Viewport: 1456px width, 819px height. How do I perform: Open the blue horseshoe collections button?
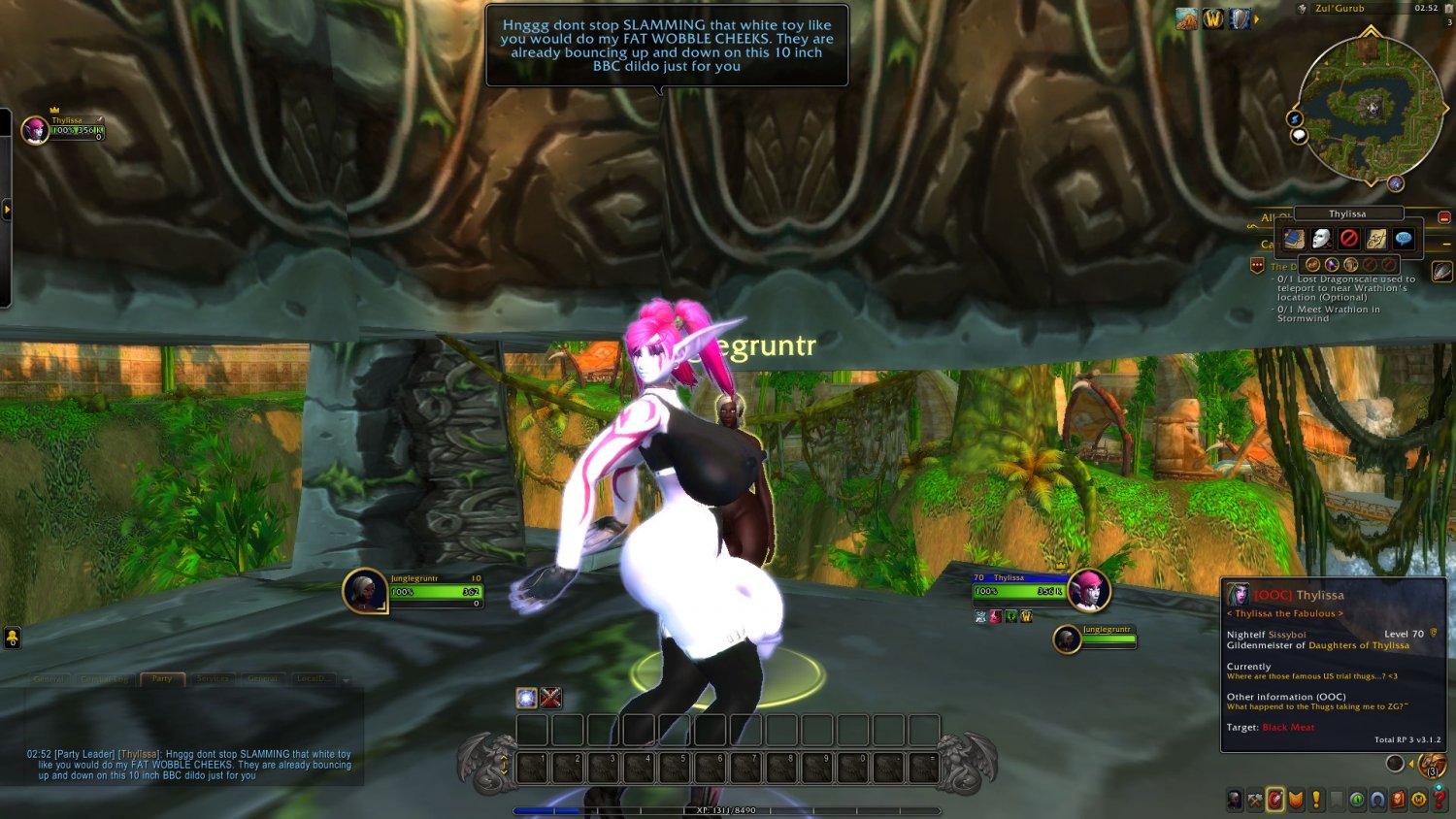tap(1377, 800)
